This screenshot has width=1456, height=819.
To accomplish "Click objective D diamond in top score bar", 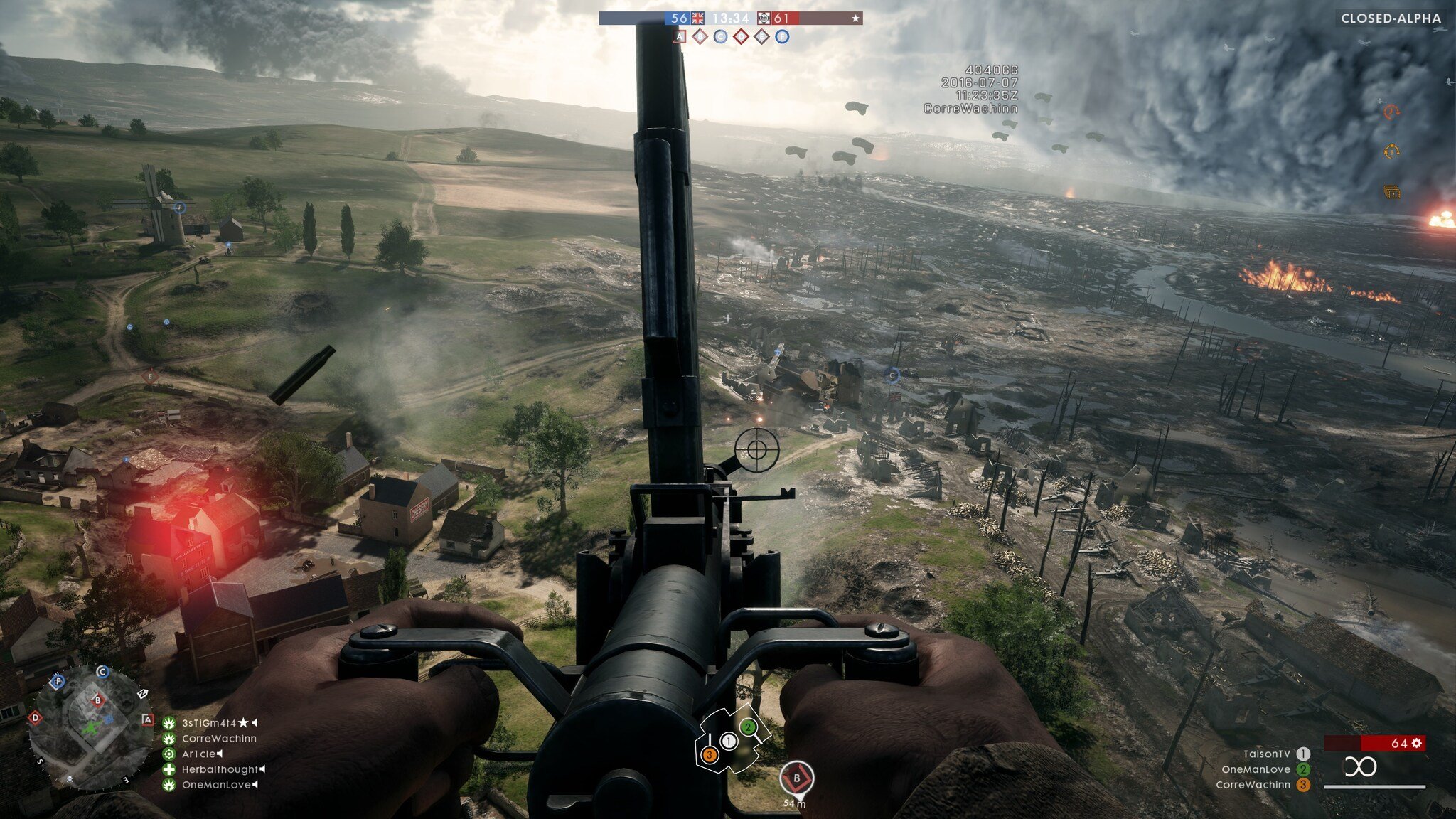I will click(741, 37).
